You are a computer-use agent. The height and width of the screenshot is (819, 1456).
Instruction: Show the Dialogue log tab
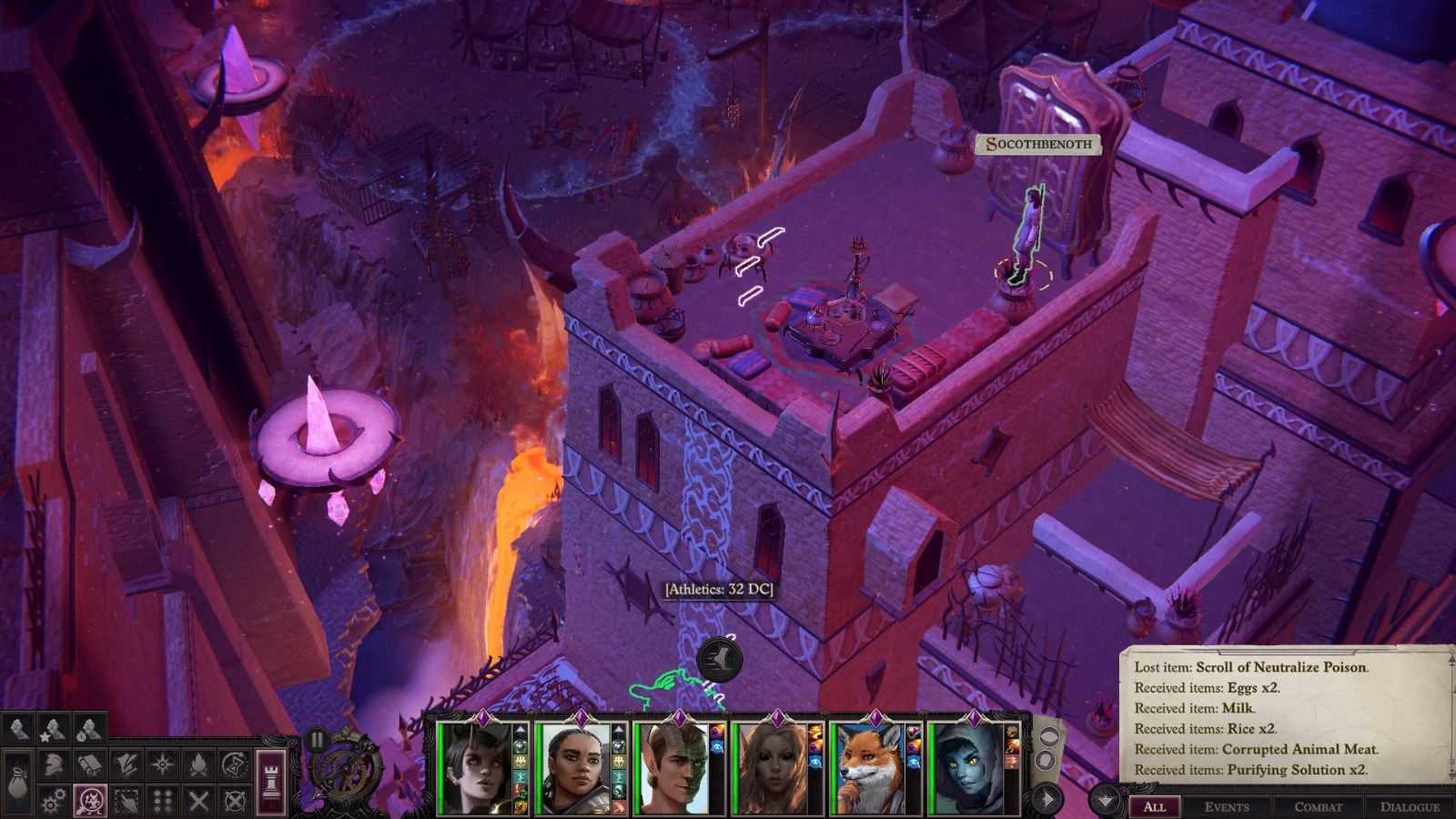[1410, 807]
